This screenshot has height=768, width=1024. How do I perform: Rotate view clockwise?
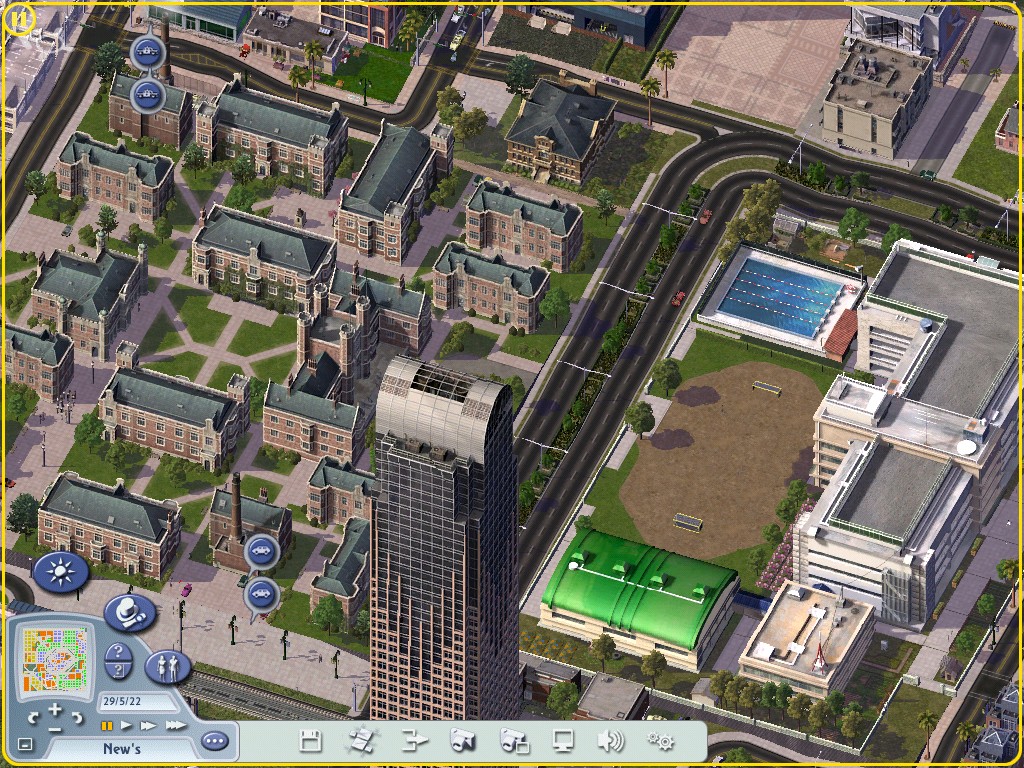[x=77, y=718]
